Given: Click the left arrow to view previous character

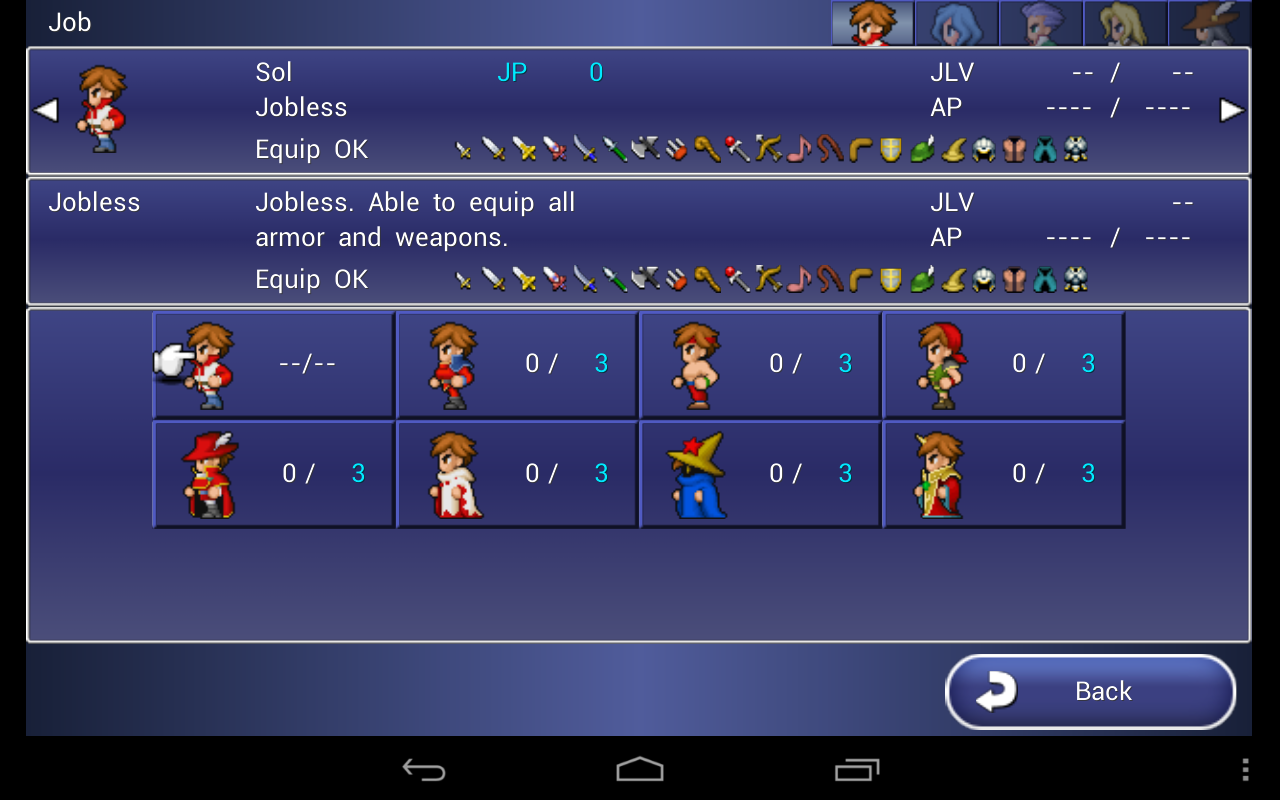Looking at the screenshot, I should pos(44,110).
